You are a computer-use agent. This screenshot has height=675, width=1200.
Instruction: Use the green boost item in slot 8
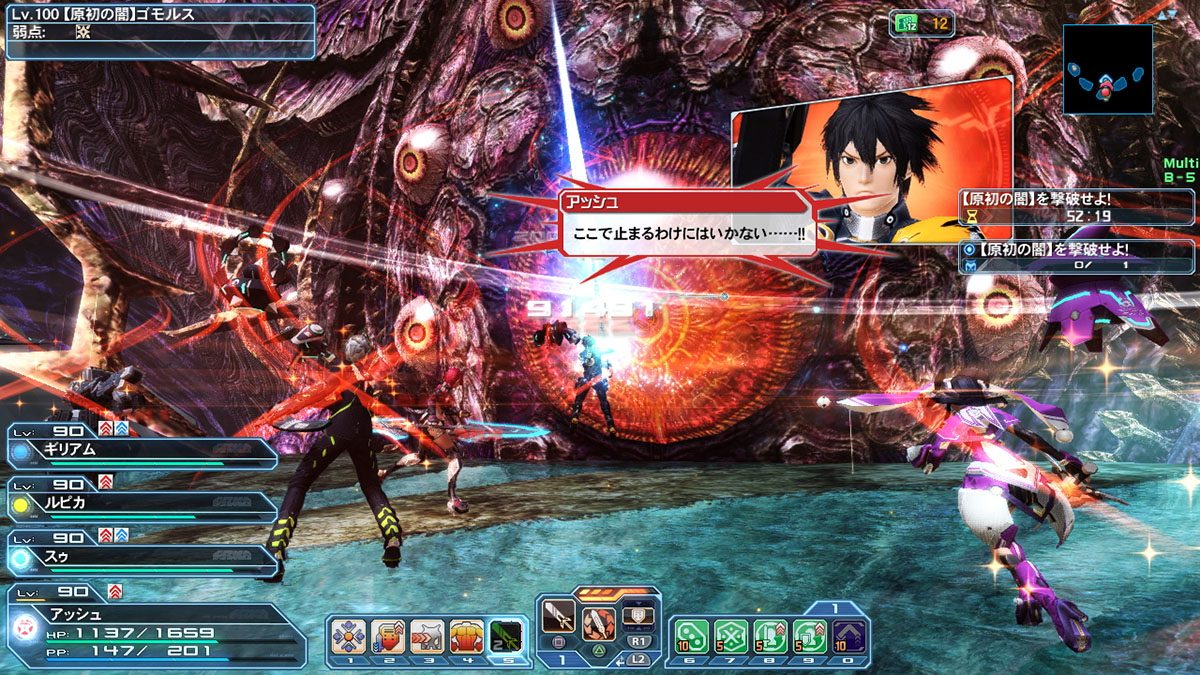pyautogui.click(x=770, y=636)
